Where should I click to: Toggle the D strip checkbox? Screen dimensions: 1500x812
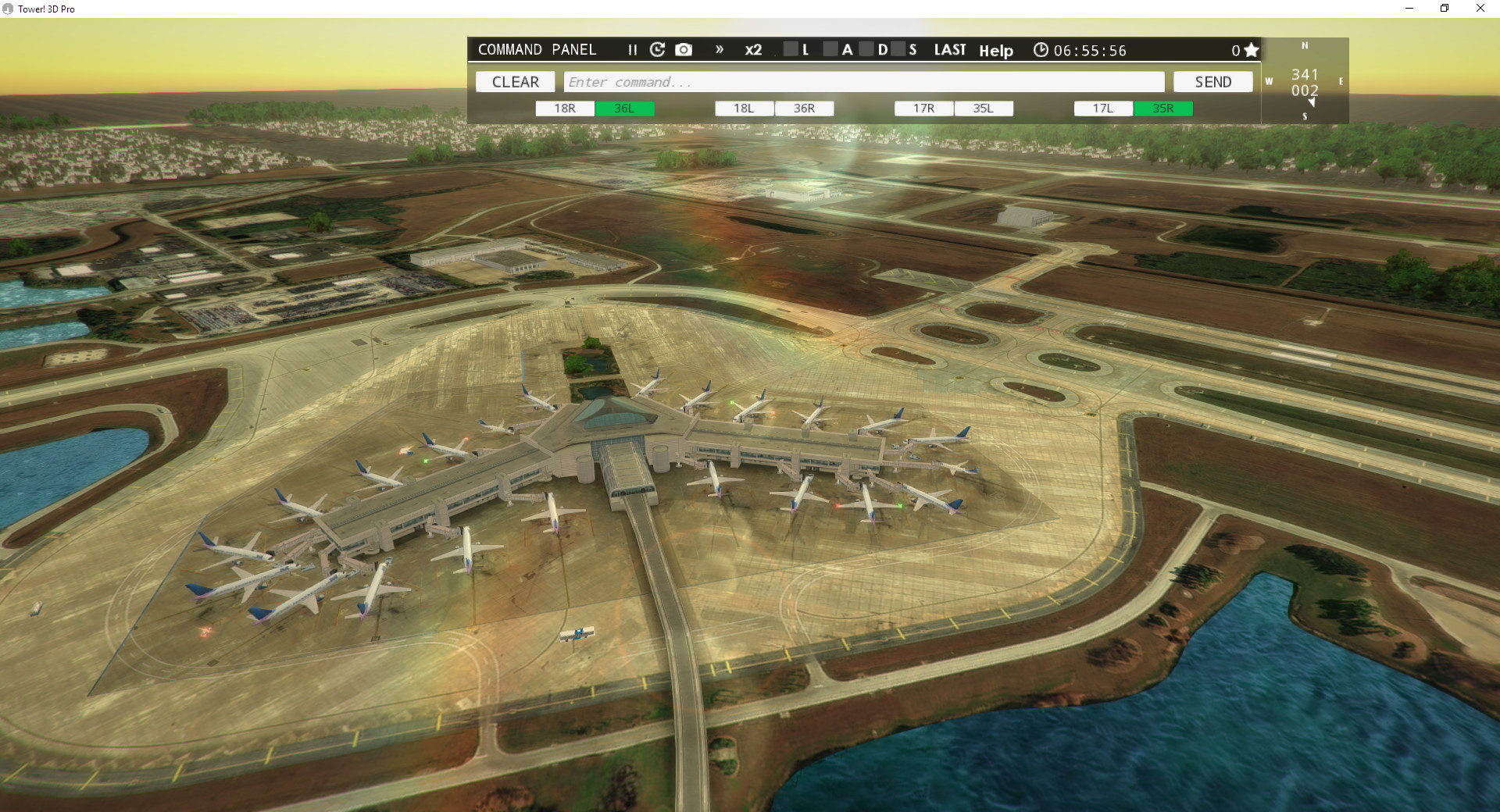tap(867, 48)
